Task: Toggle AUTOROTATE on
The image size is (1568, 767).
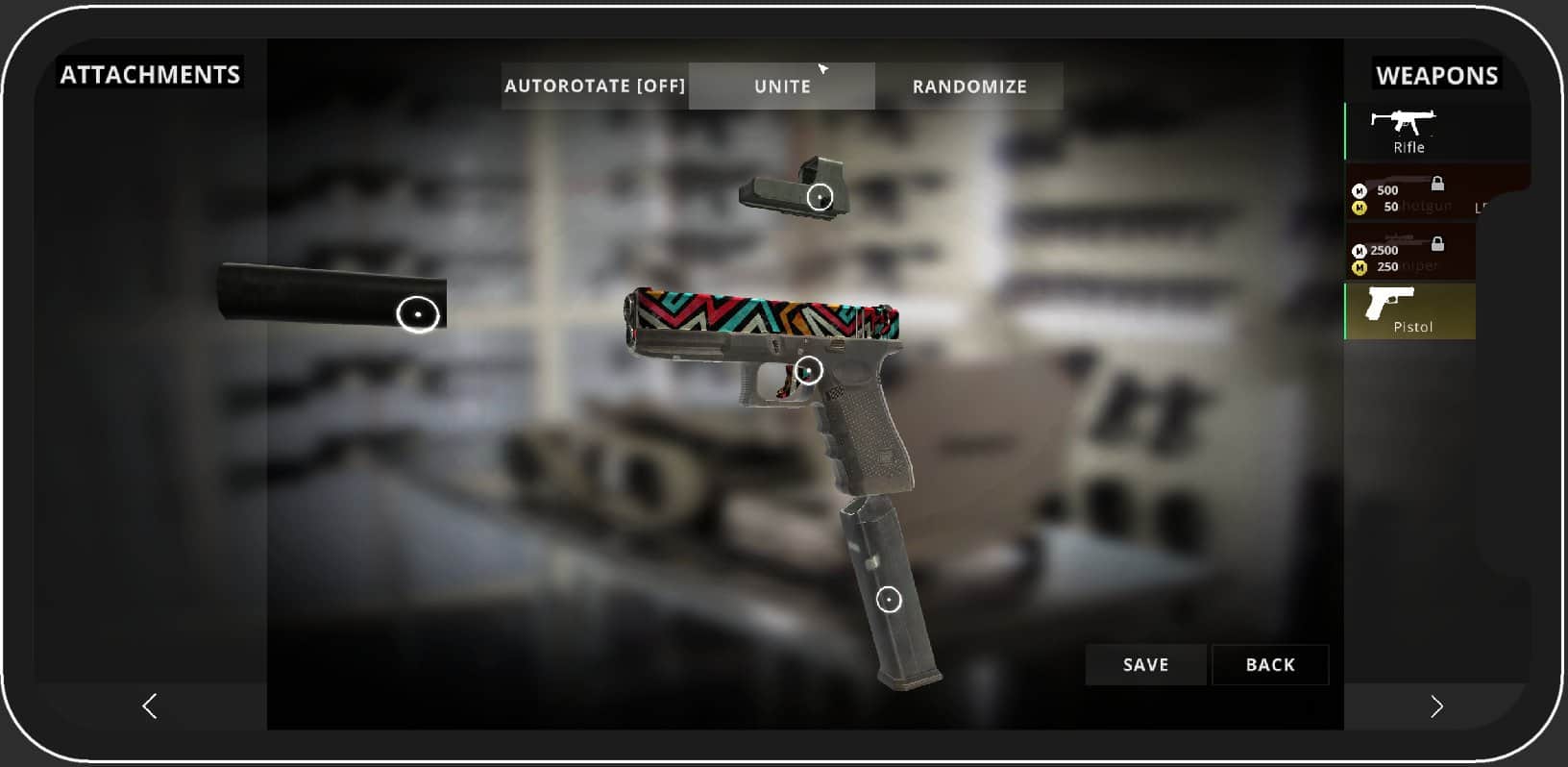Action: click(595, 86)
